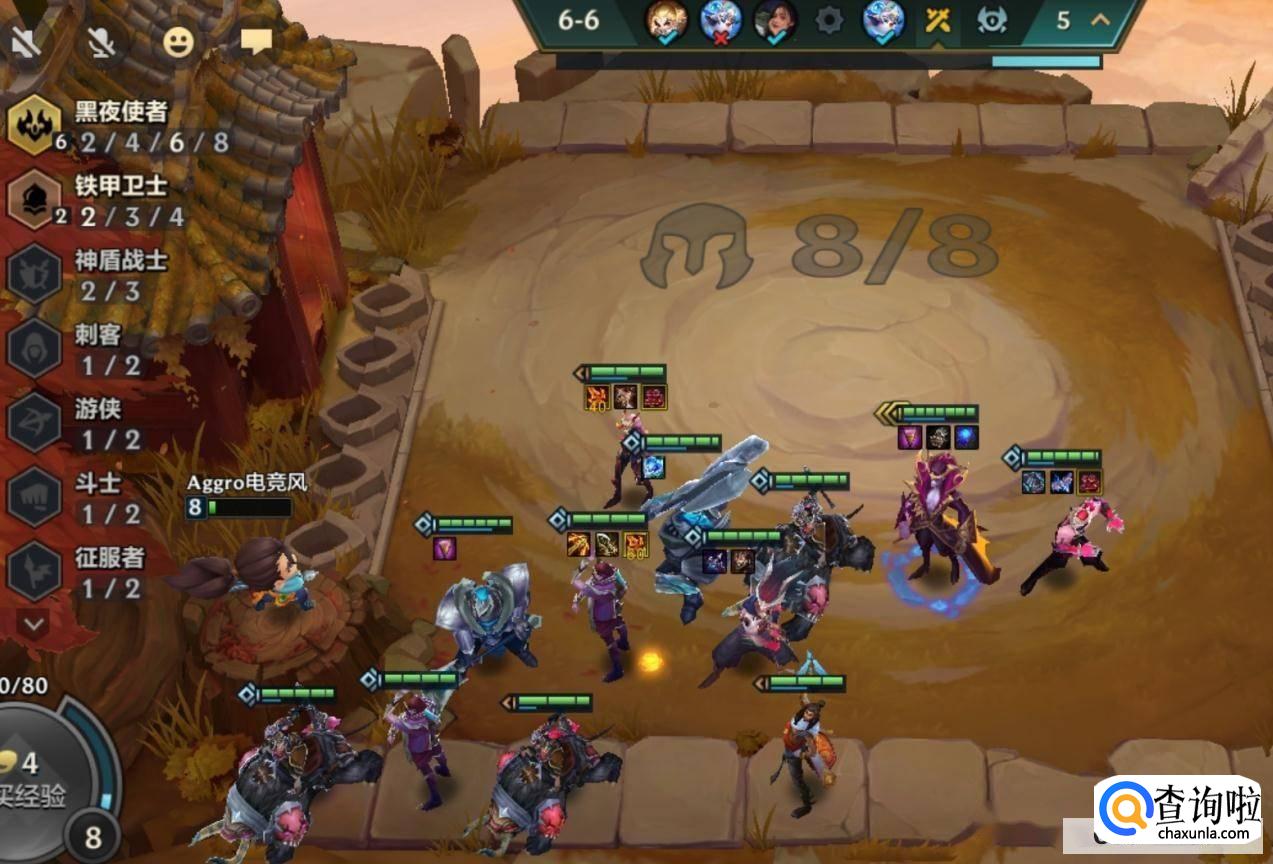Open the chat speech bubble
Image resolution: width=1273 pixels, height=864 pixels.
tap(257, 41)
